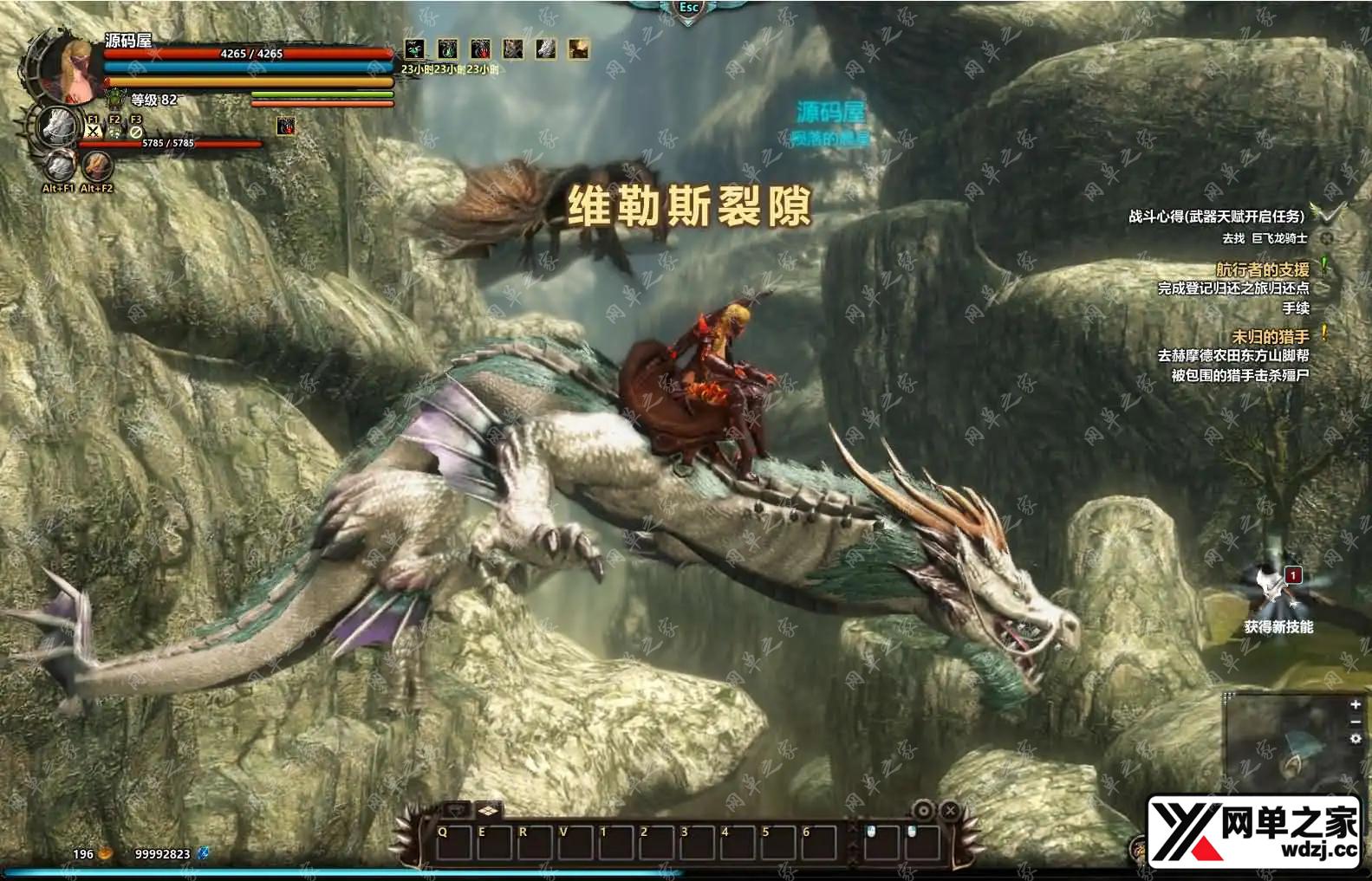This screenshot has width=1372, height=881.
Task: Choose the Alt+F2 orange dragon mount
Action: click(97, 165)
